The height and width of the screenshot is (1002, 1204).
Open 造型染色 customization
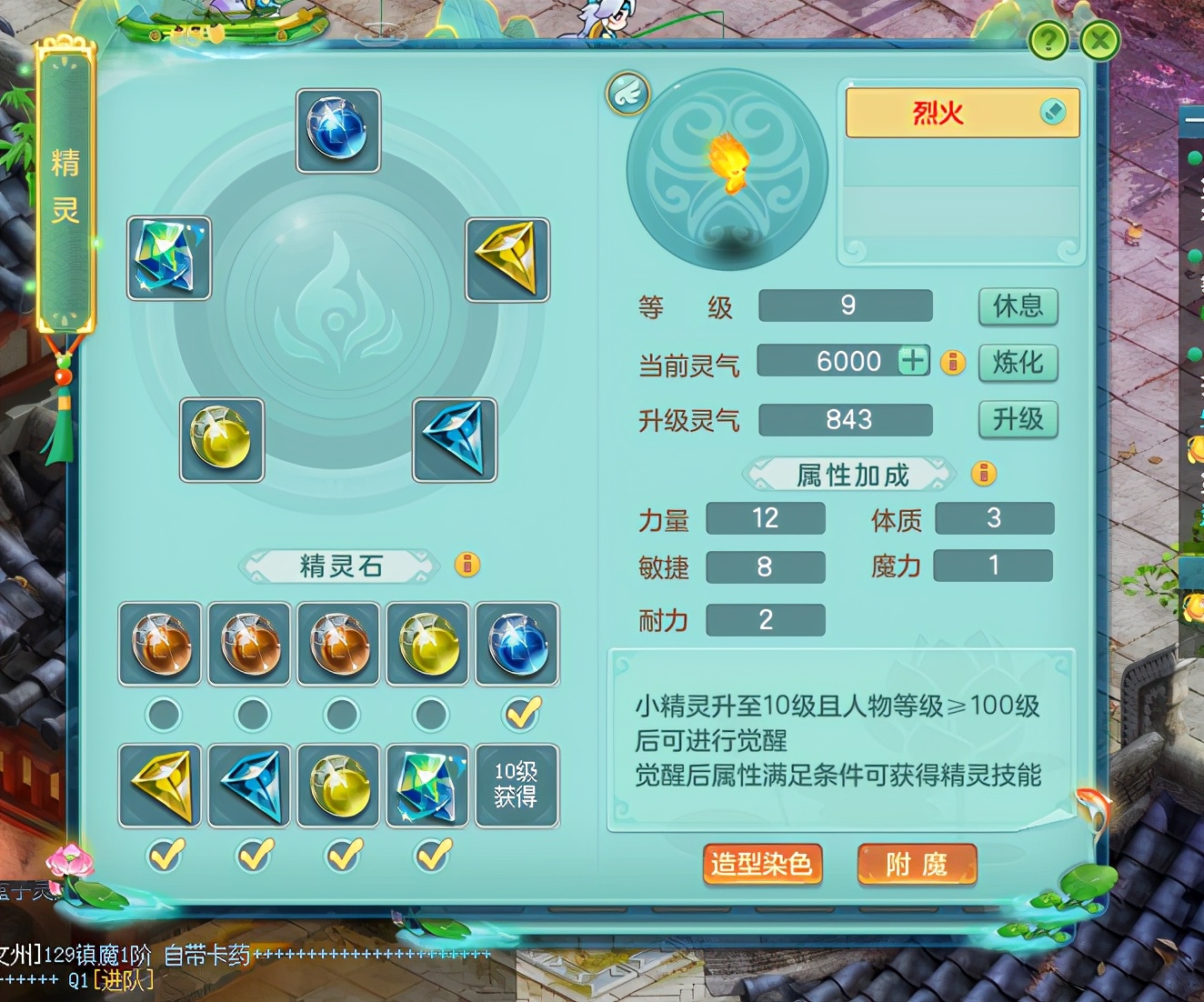pos(763,865)
